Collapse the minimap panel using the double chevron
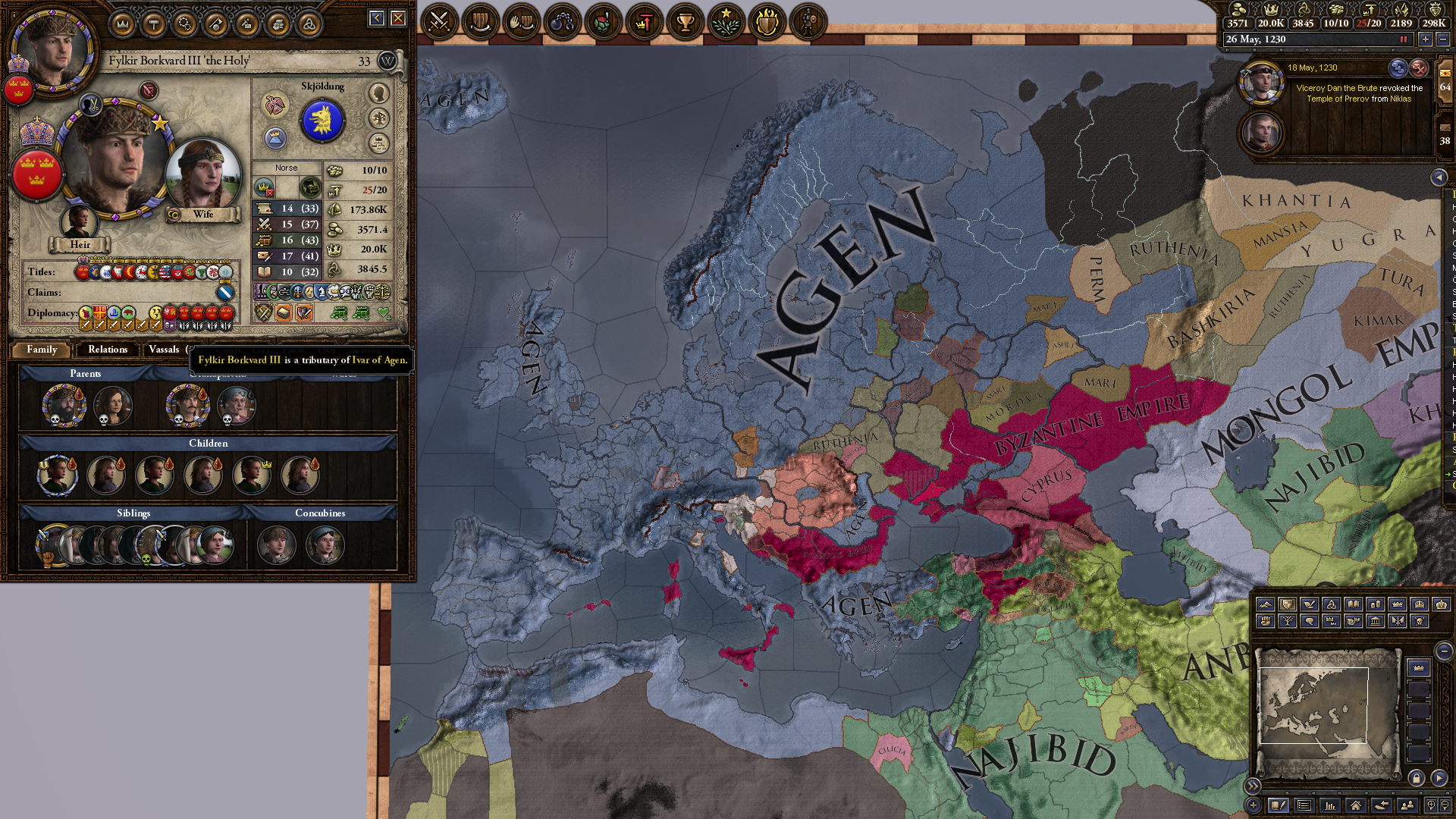Image resolution: width=1456 pixels, height=819 pixels. coord(1253,786)
